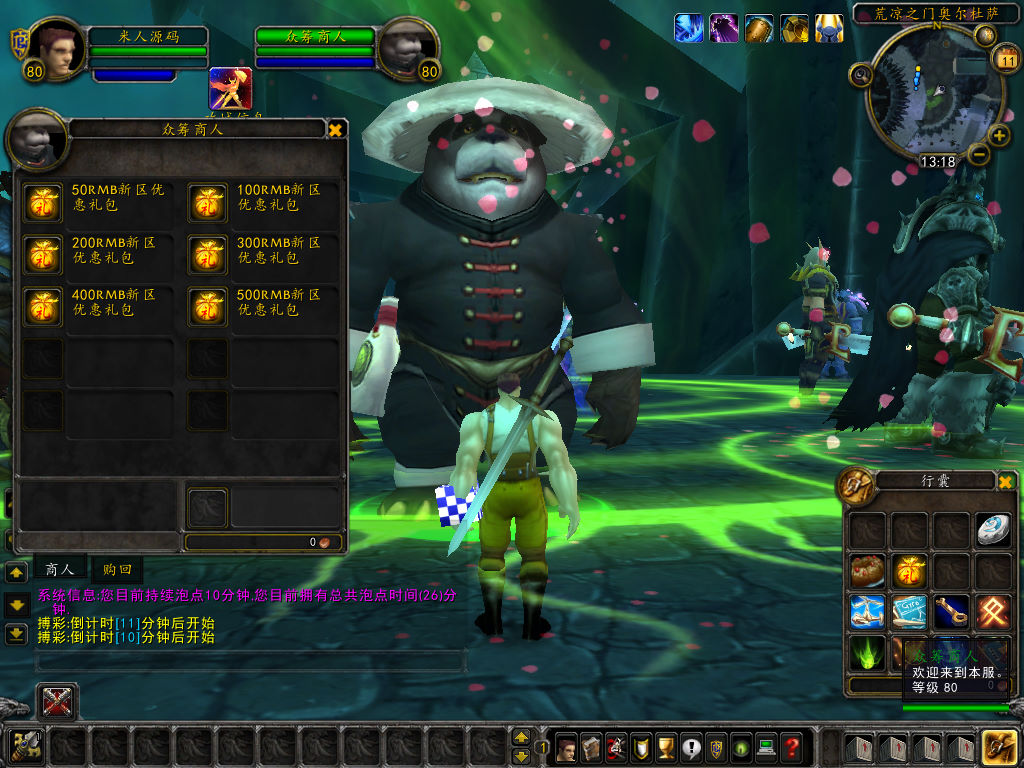Zoom out the minimap

coord(978,154)
